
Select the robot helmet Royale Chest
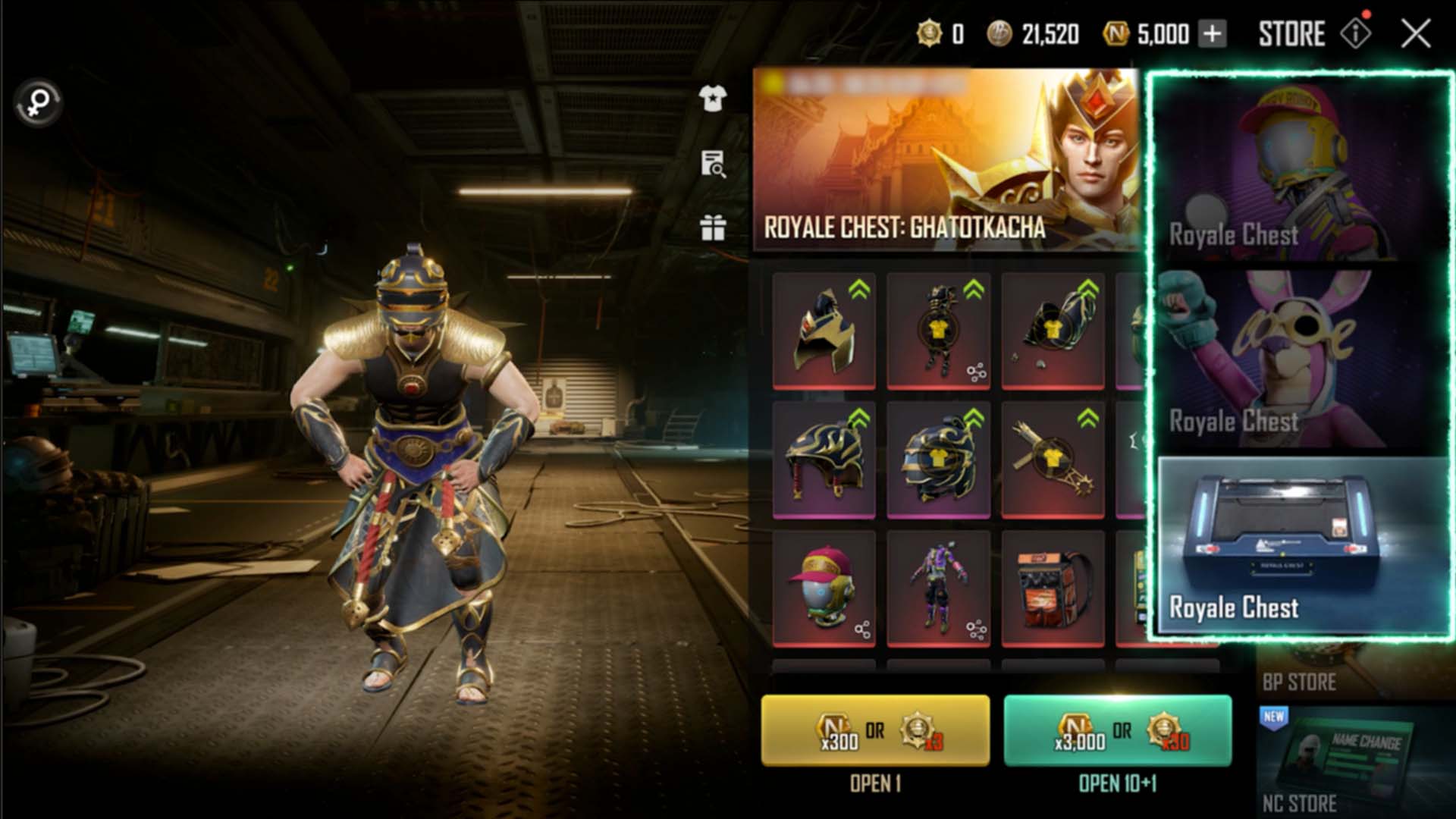pos(1299,171)
